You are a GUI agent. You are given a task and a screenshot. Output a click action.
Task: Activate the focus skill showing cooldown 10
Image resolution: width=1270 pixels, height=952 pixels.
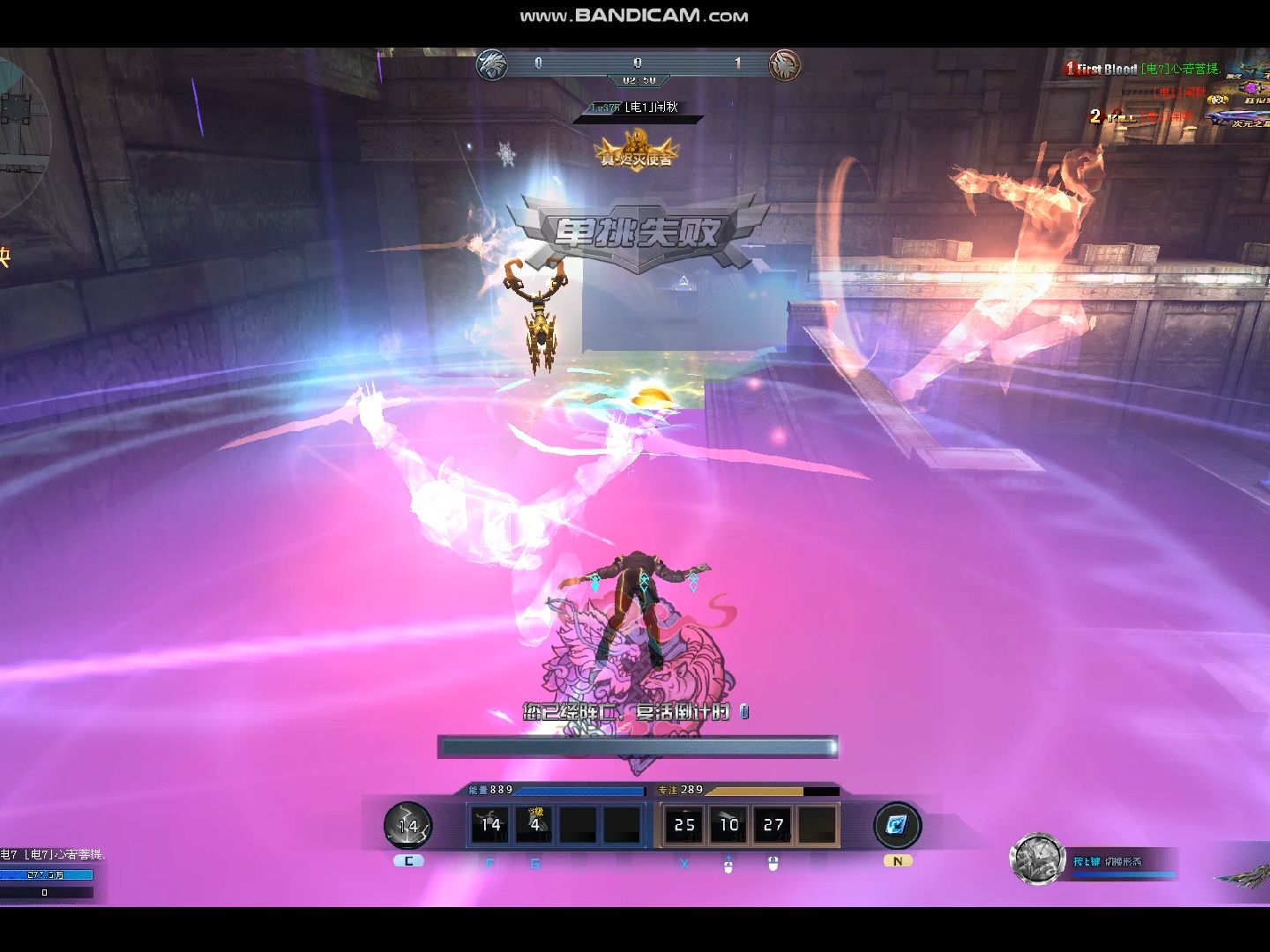pos(728,825)
